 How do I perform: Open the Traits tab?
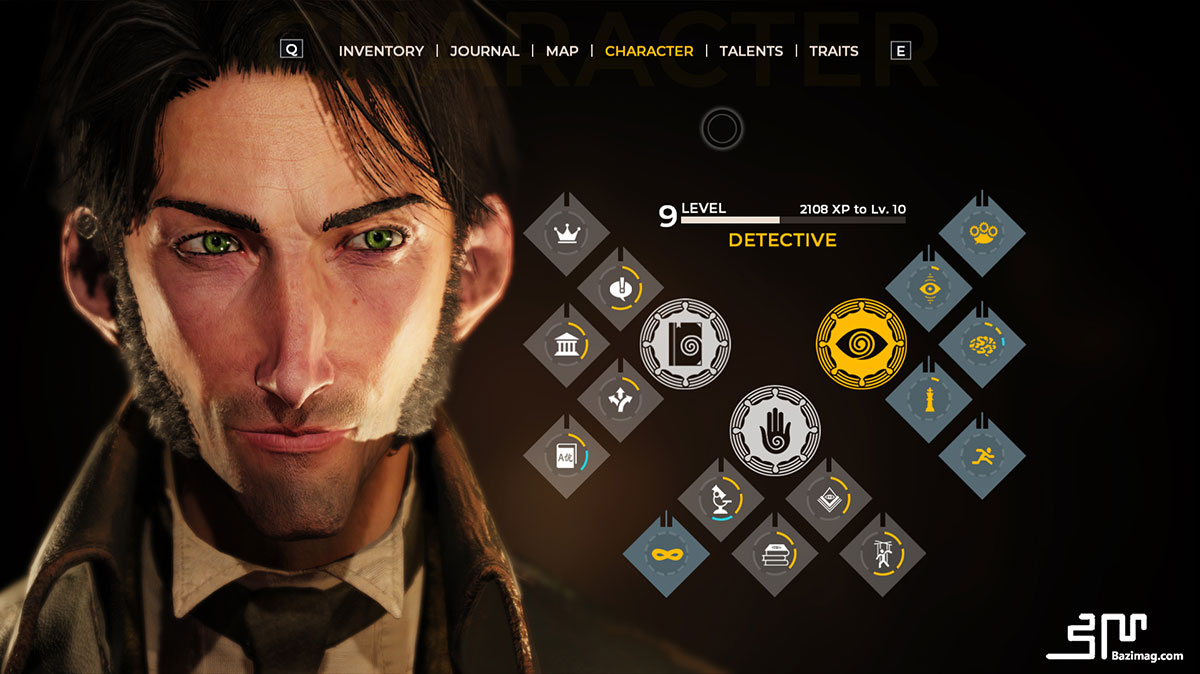coord(834,51)
